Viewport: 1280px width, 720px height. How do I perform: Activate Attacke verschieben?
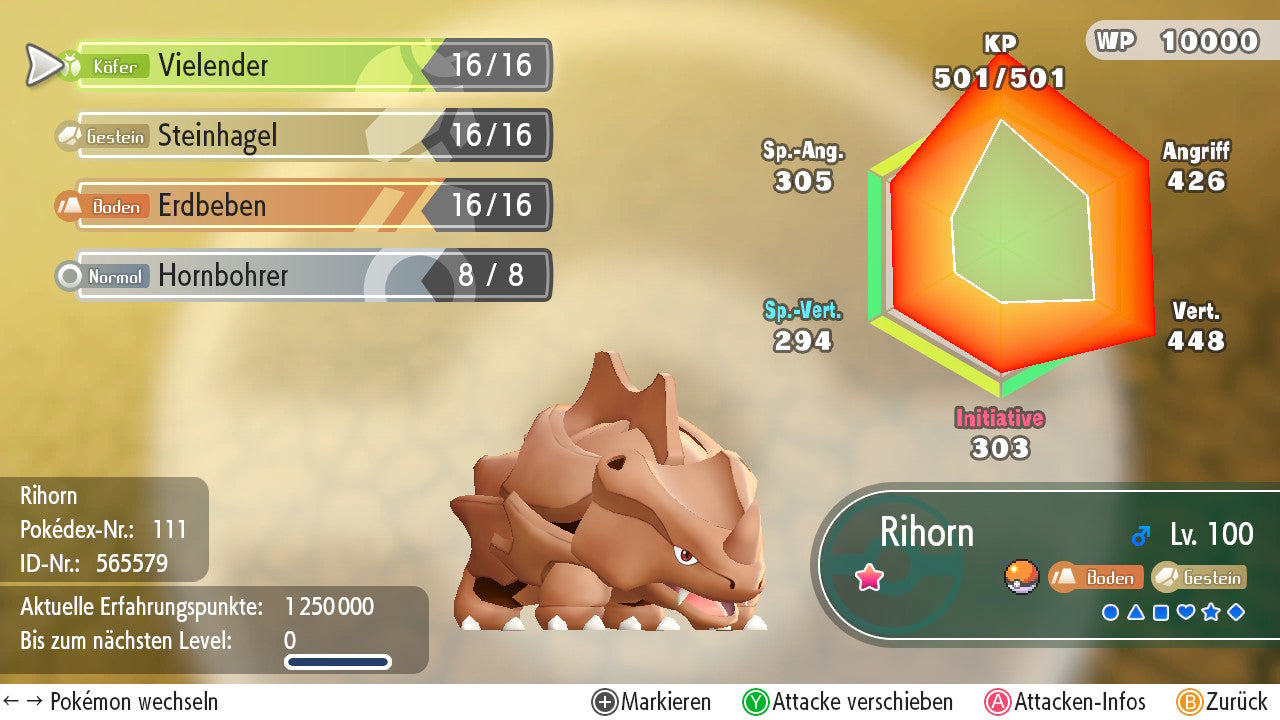(848, 702)
